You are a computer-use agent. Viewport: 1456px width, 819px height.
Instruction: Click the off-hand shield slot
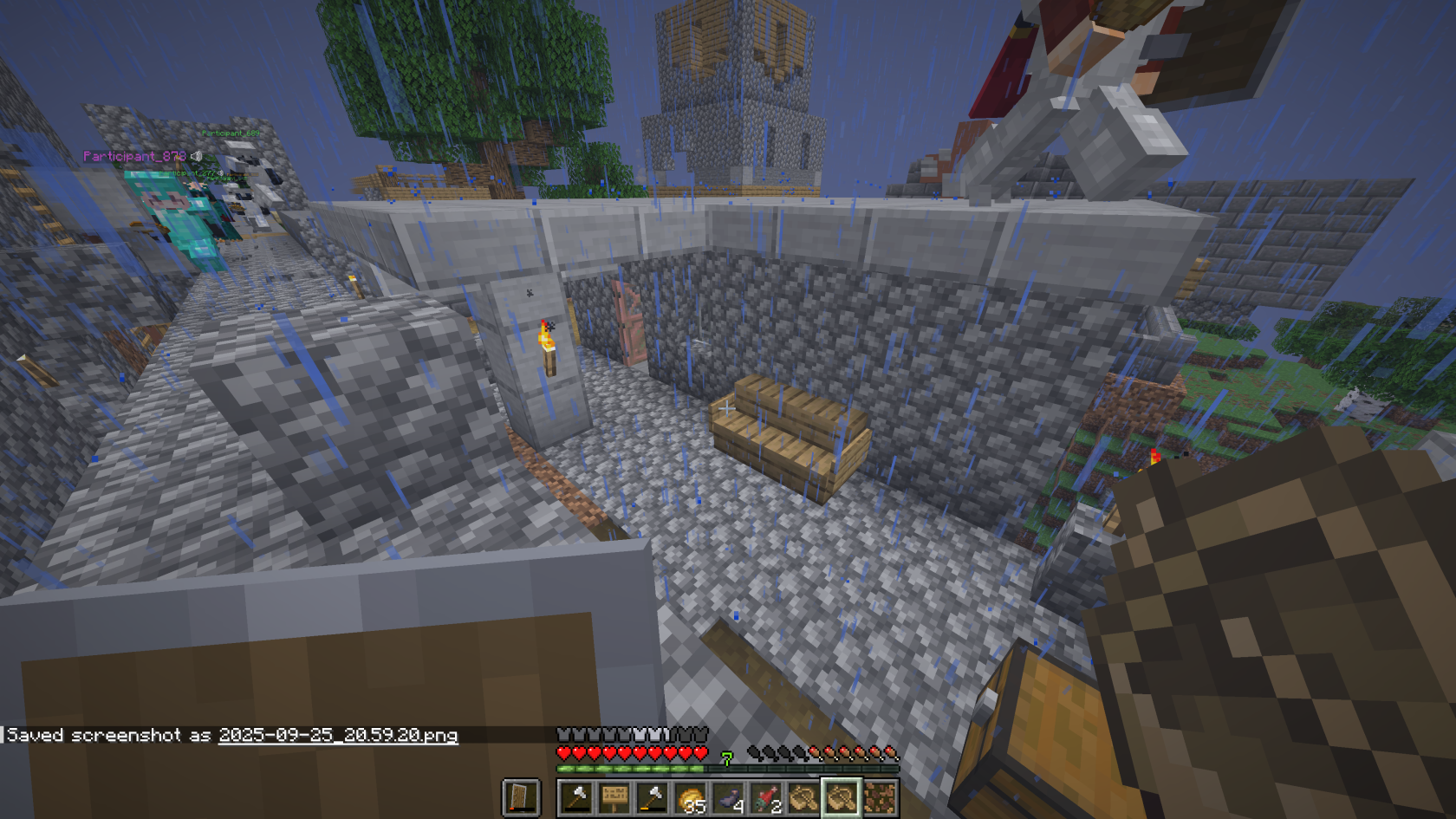click(521, 797)
